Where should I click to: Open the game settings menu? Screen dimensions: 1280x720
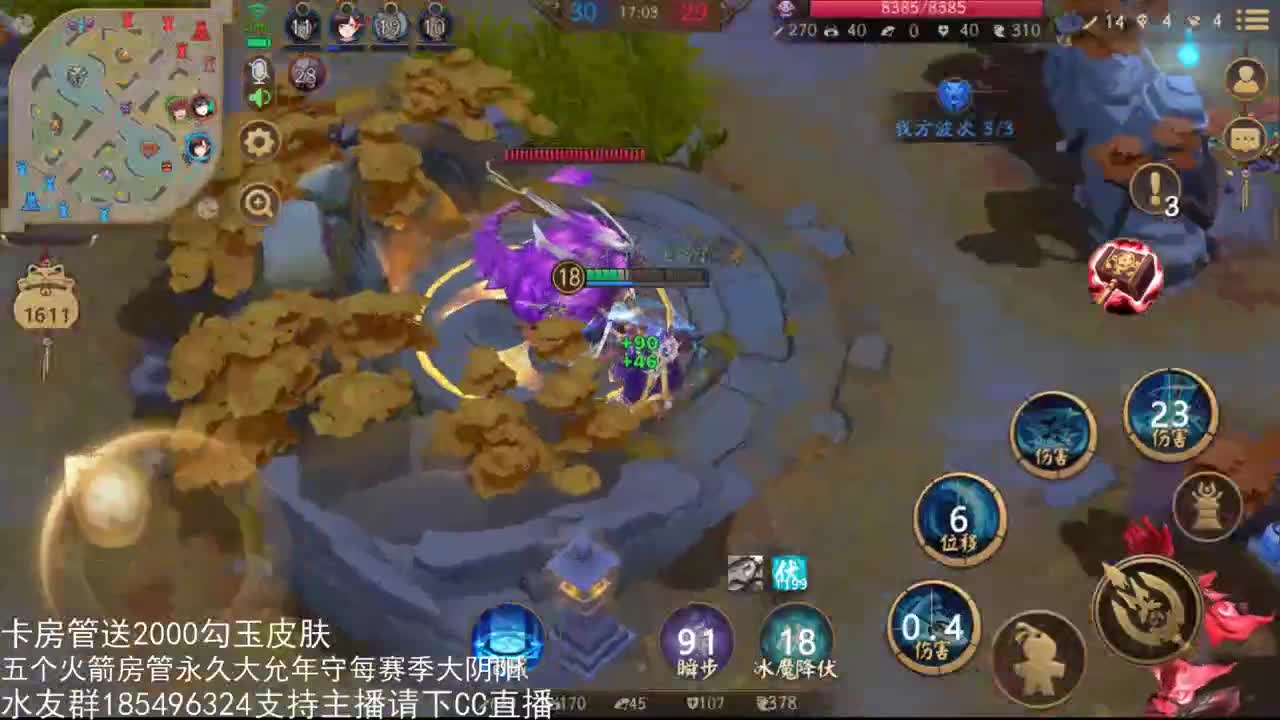259,140
